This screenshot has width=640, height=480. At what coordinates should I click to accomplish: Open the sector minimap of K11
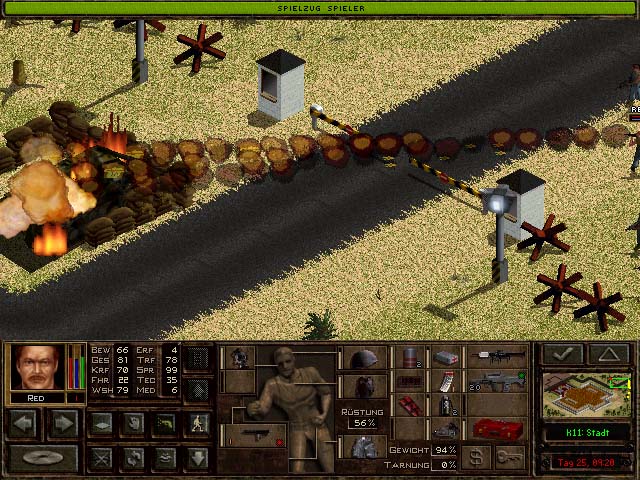(x=586, y=394)
